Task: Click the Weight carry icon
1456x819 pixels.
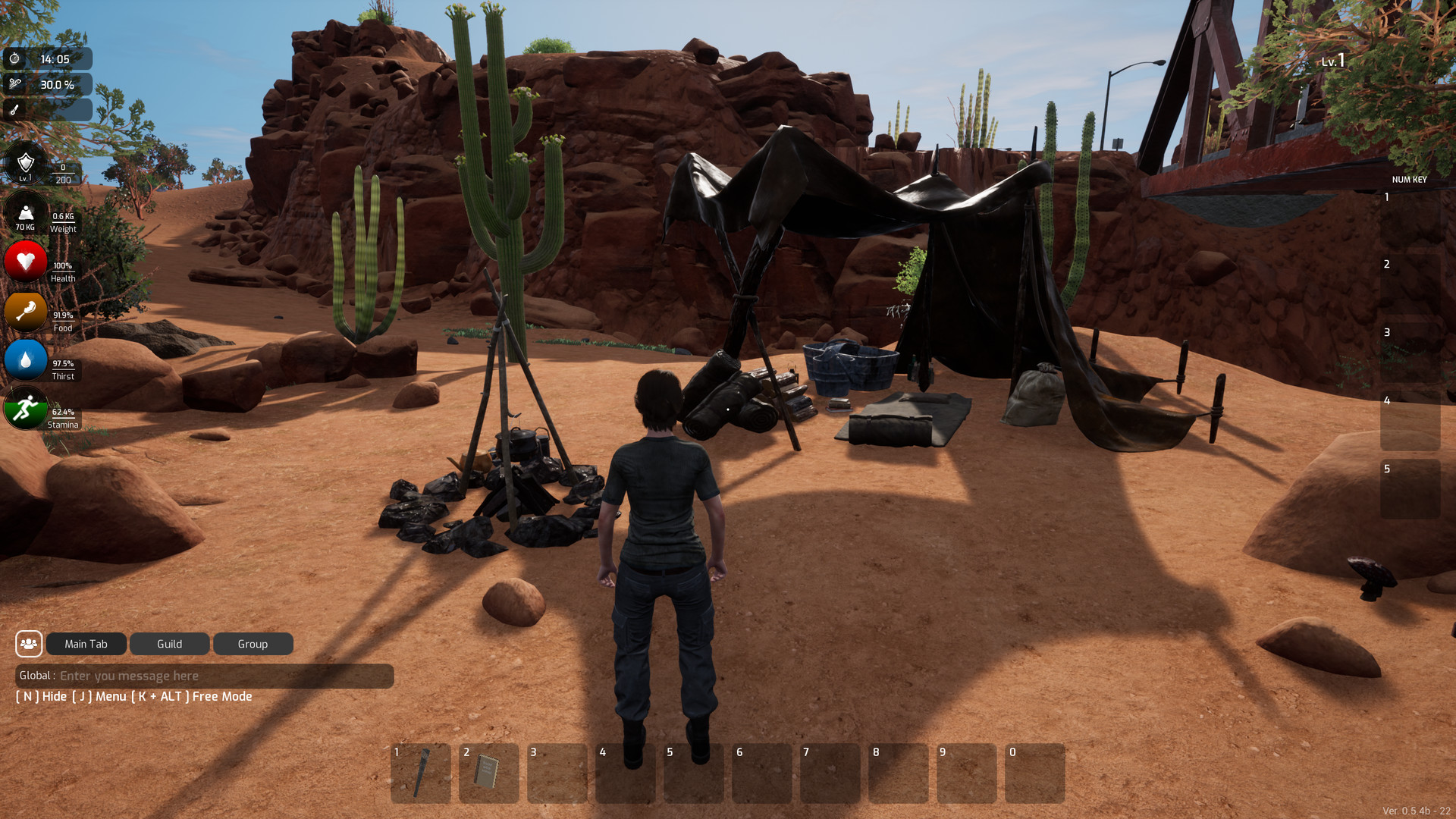Action: (25, 213)
